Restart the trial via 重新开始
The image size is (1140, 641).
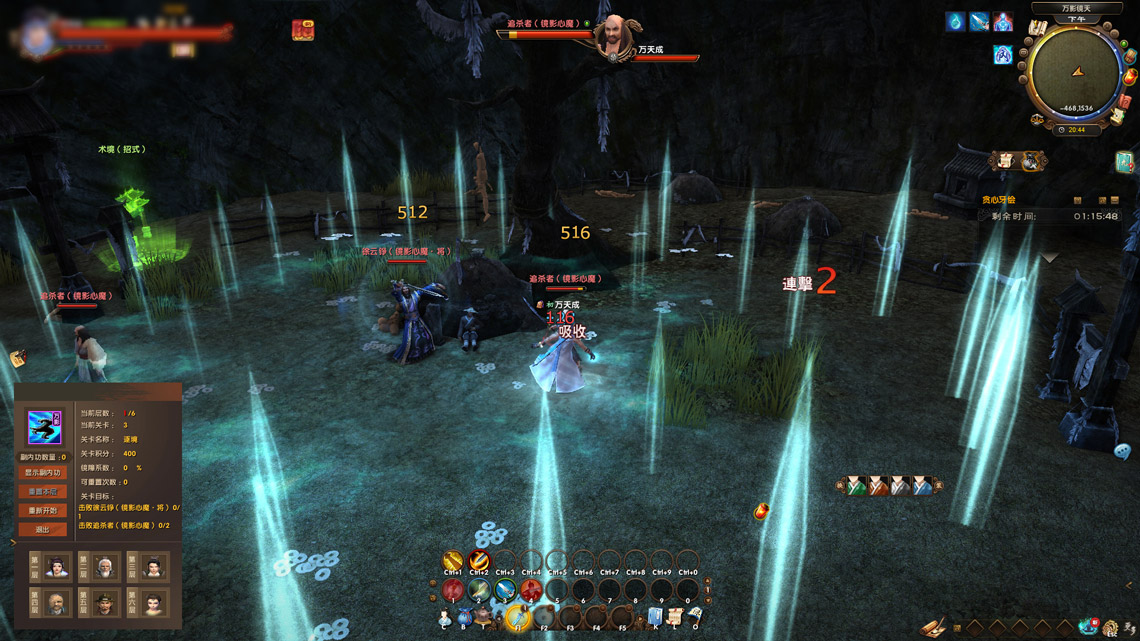[42, 510]
